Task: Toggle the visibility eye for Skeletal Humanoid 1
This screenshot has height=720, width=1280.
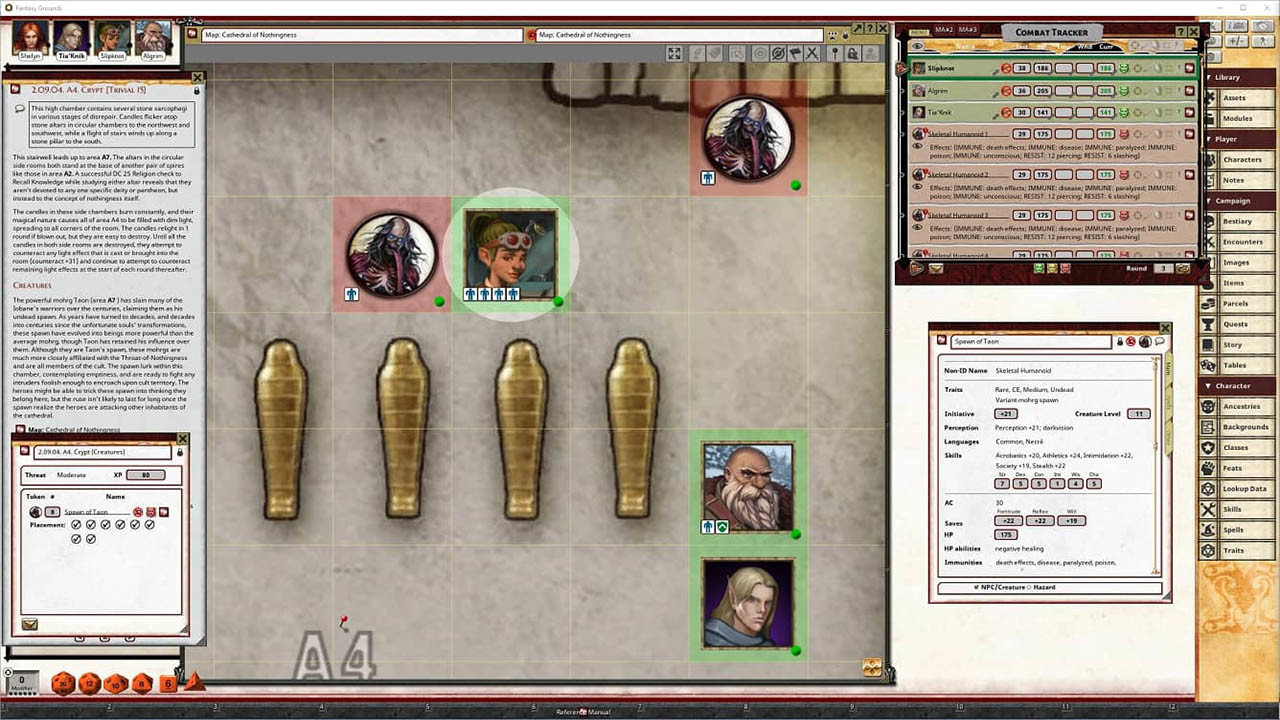Action: (917, 146)
